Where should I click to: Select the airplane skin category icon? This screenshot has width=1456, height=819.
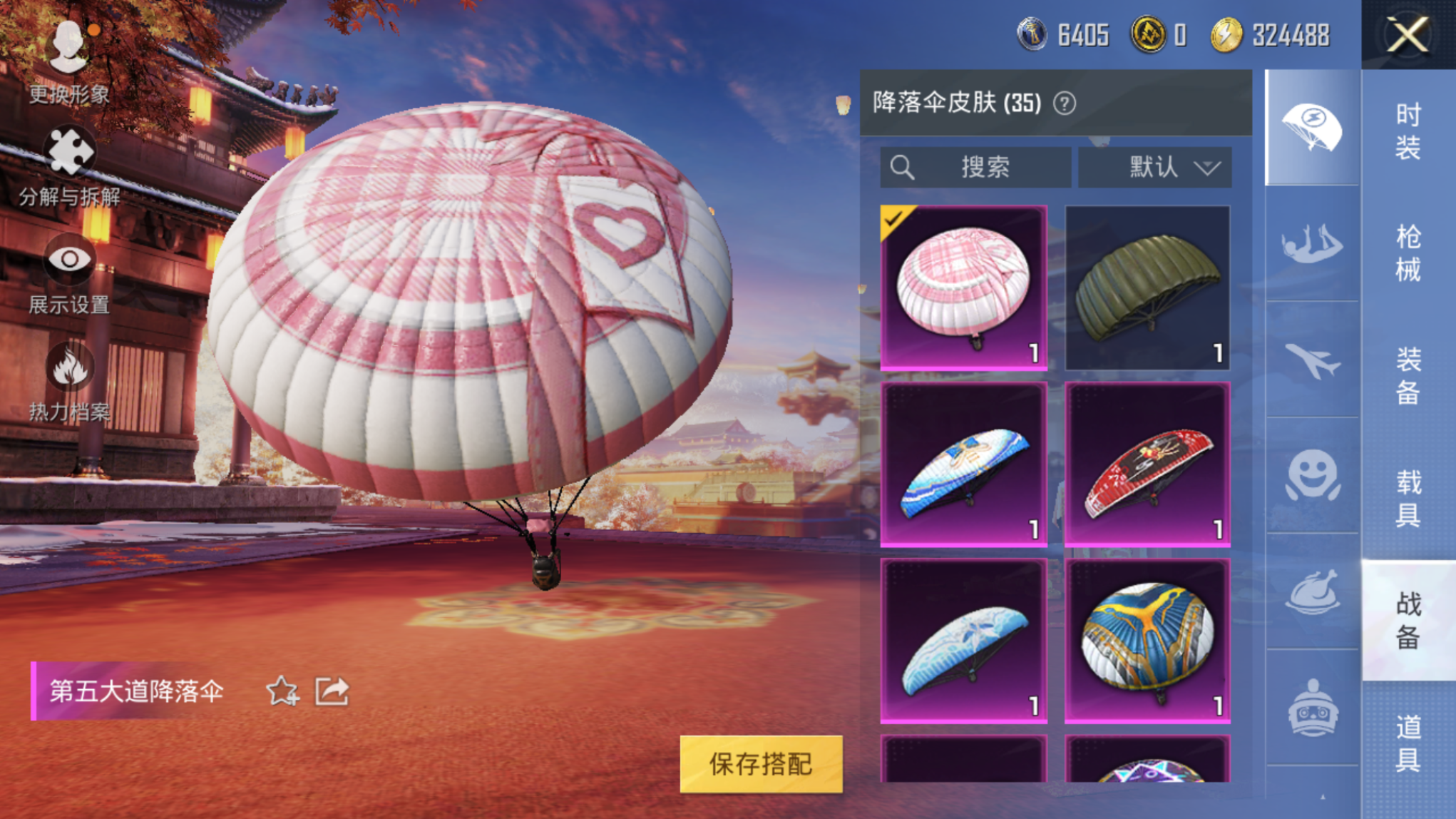(x=1312, y=360)
